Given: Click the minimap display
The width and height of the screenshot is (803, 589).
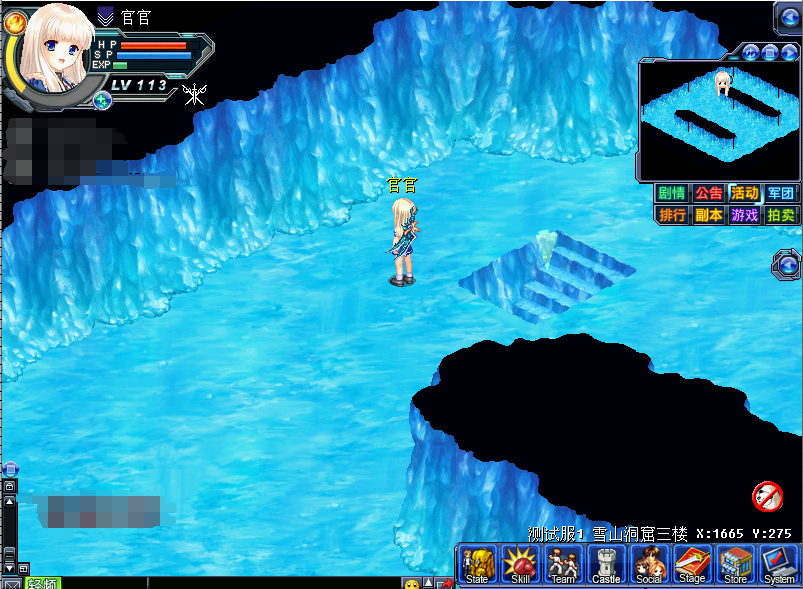Looking at the screenshot, I should [717, 120].
